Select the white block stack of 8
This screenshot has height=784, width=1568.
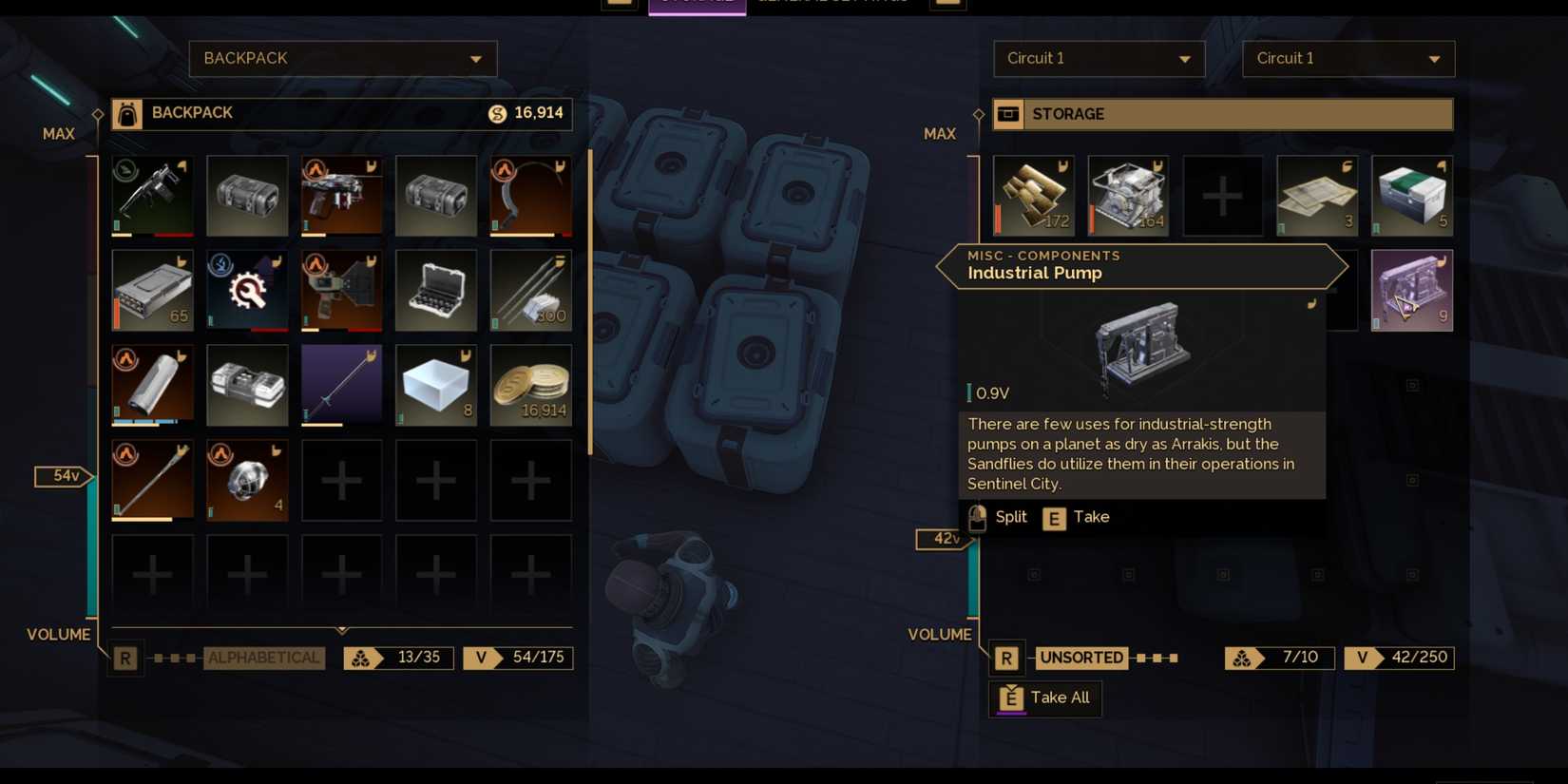(436, 385)
